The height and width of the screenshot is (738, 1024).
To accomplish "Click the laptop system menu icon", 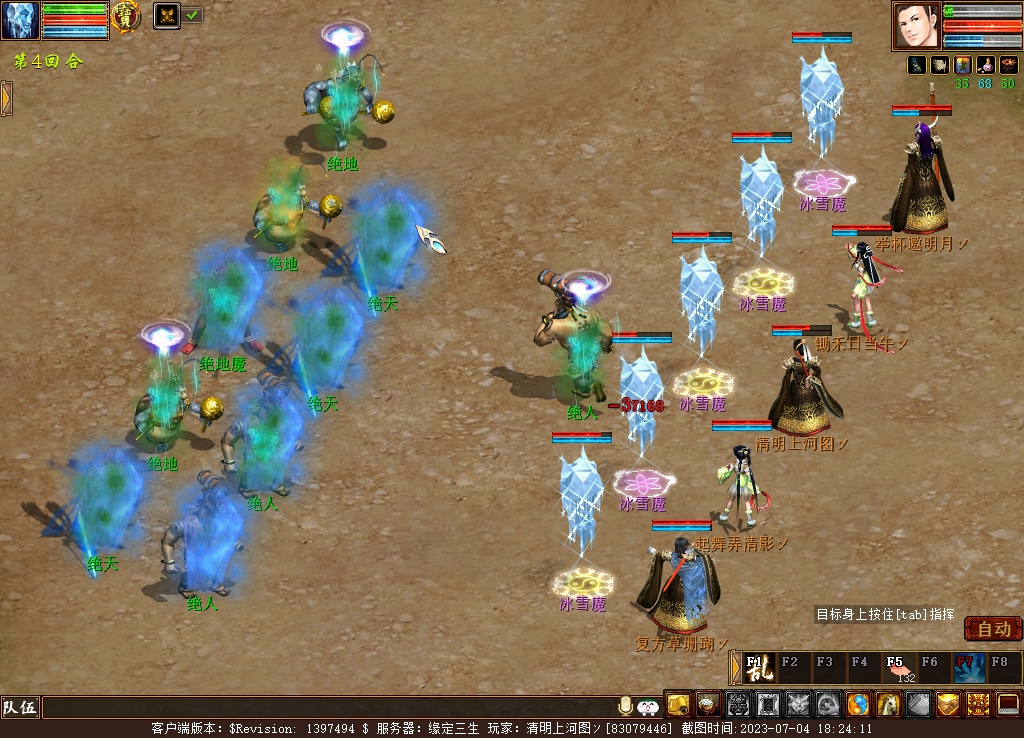I will [1008, 705].
